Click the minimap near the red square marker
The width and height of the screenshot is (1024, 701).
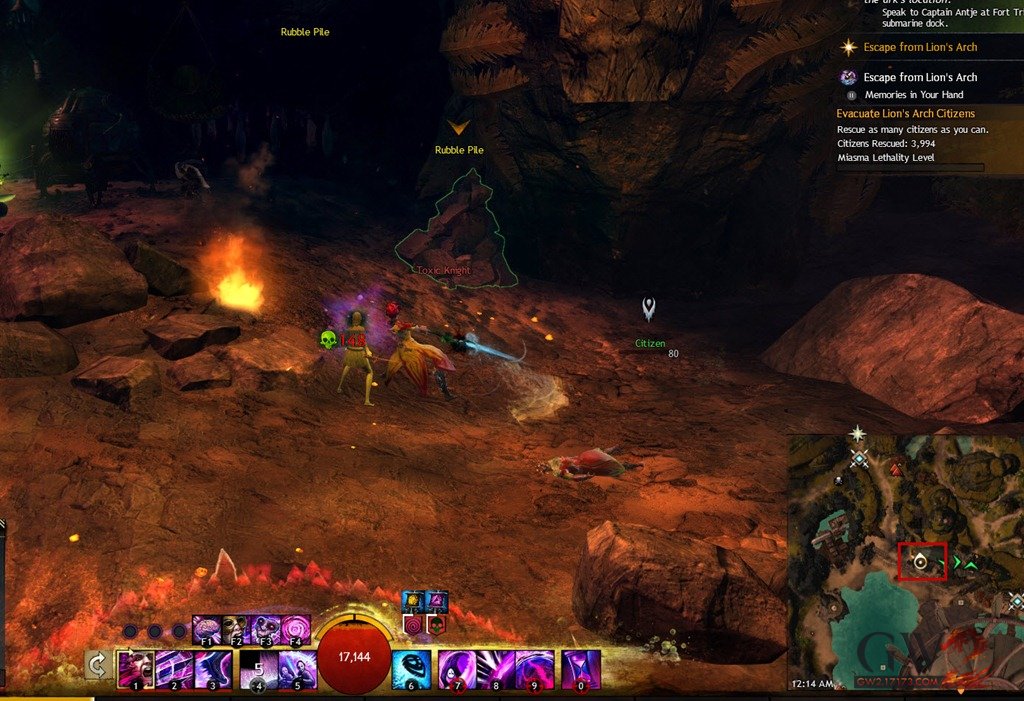point(922,562)
